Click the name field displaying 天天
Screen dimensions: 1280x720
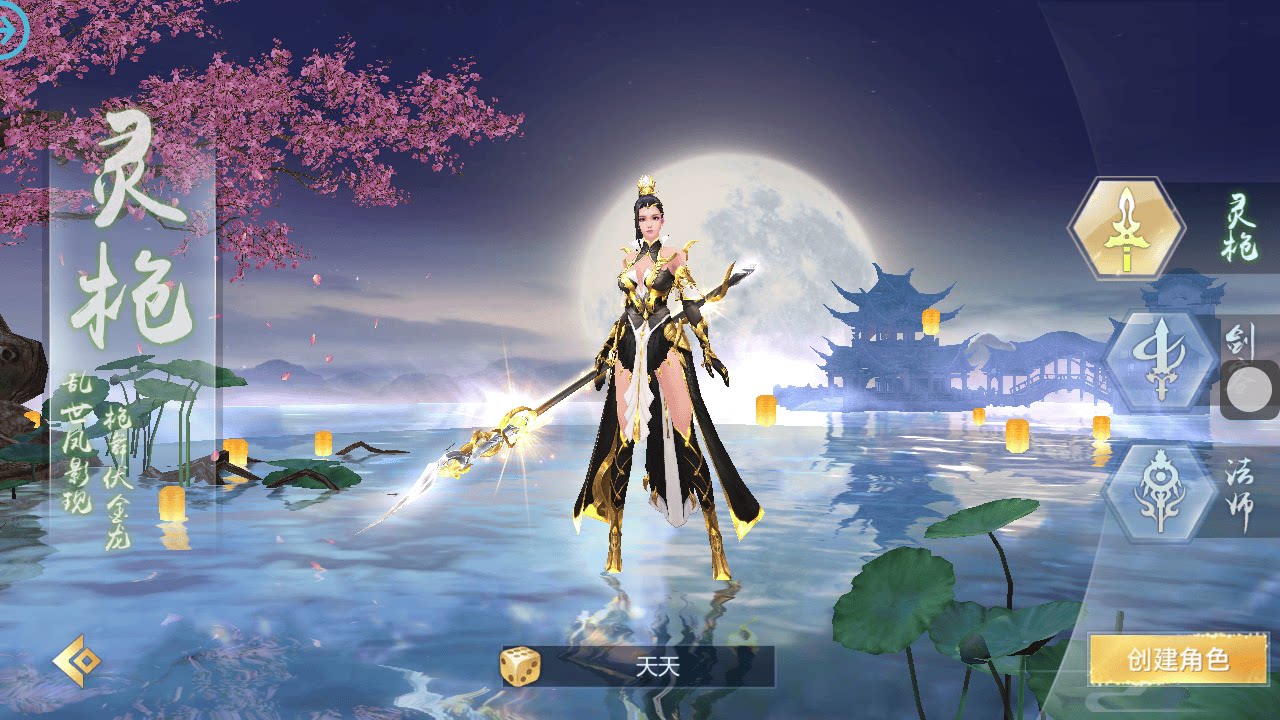coord(660,668)
